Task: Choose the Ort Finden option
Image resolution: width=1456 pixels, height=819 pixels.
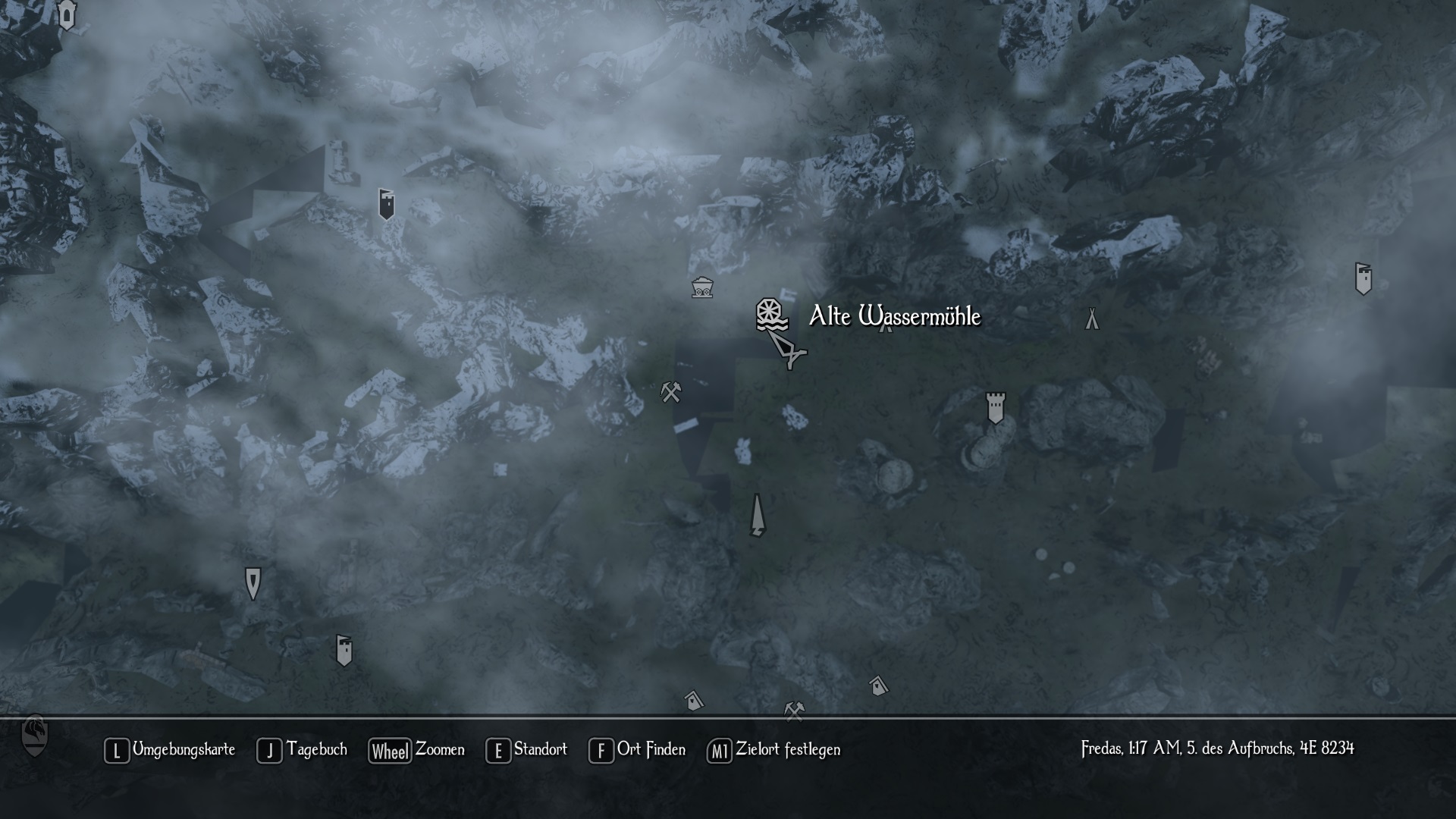Action: tap(637, 750)
